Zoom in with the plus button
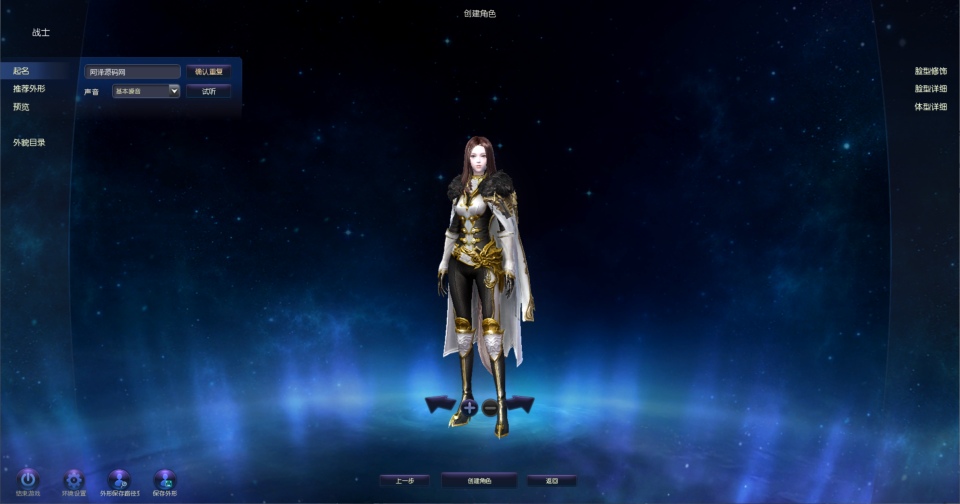Image resolution: width=960 pixels, height=504 pixels. pos(469,407)
